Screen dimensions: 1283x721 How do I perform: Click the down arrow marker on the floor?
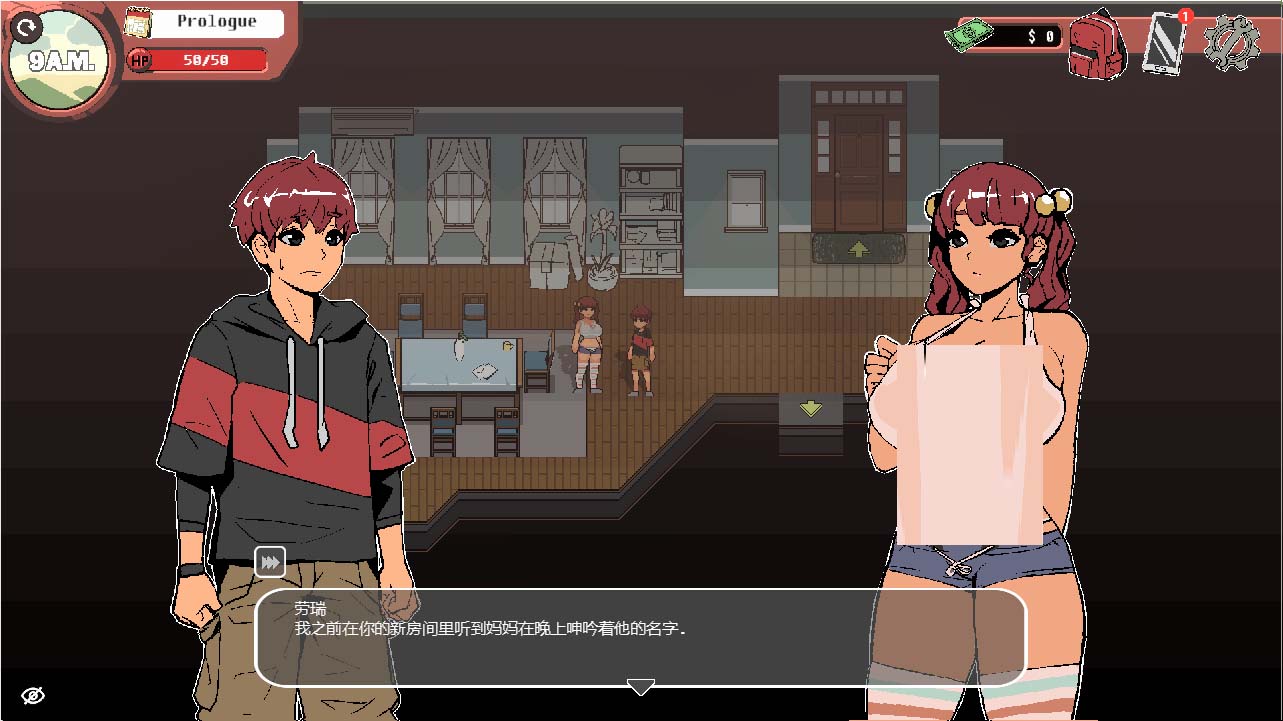pyautogui.click(x=808, y=408)
